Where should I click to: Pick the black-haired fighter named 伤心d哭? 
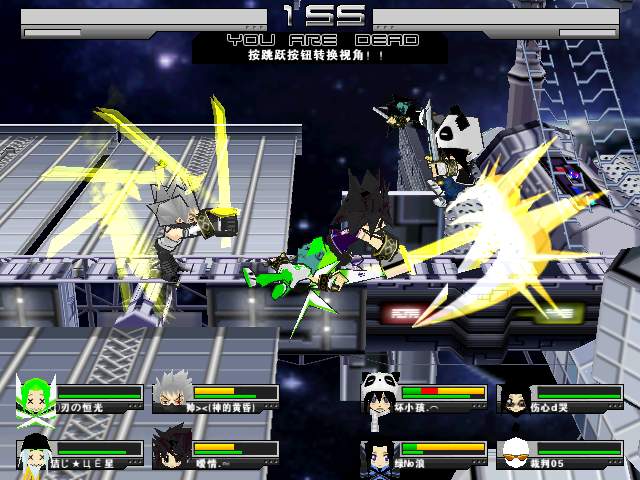(x=514, y=397)
